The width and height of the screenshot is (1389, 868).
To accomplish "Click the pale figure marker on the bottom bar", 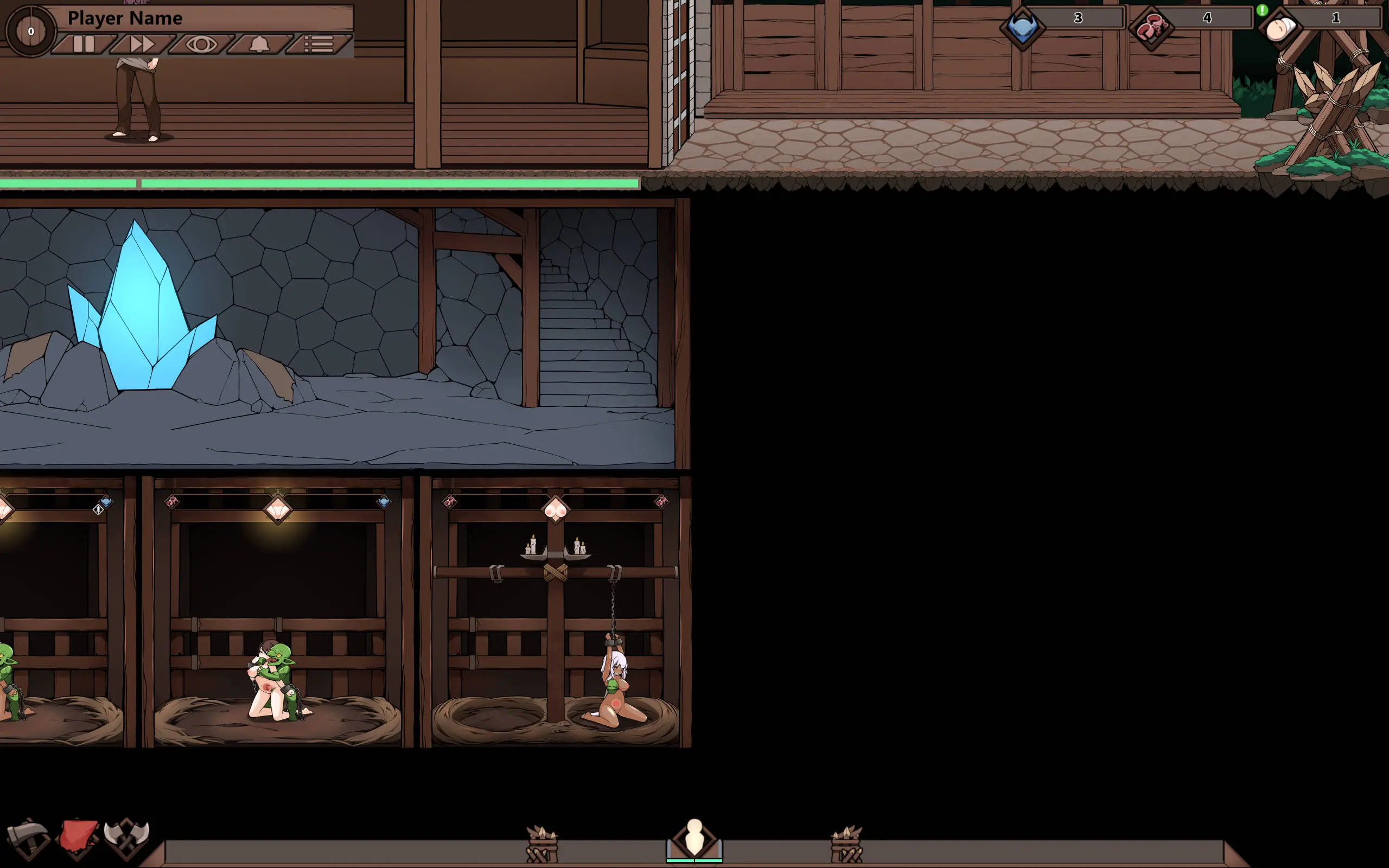I will (x=694, y=839).
